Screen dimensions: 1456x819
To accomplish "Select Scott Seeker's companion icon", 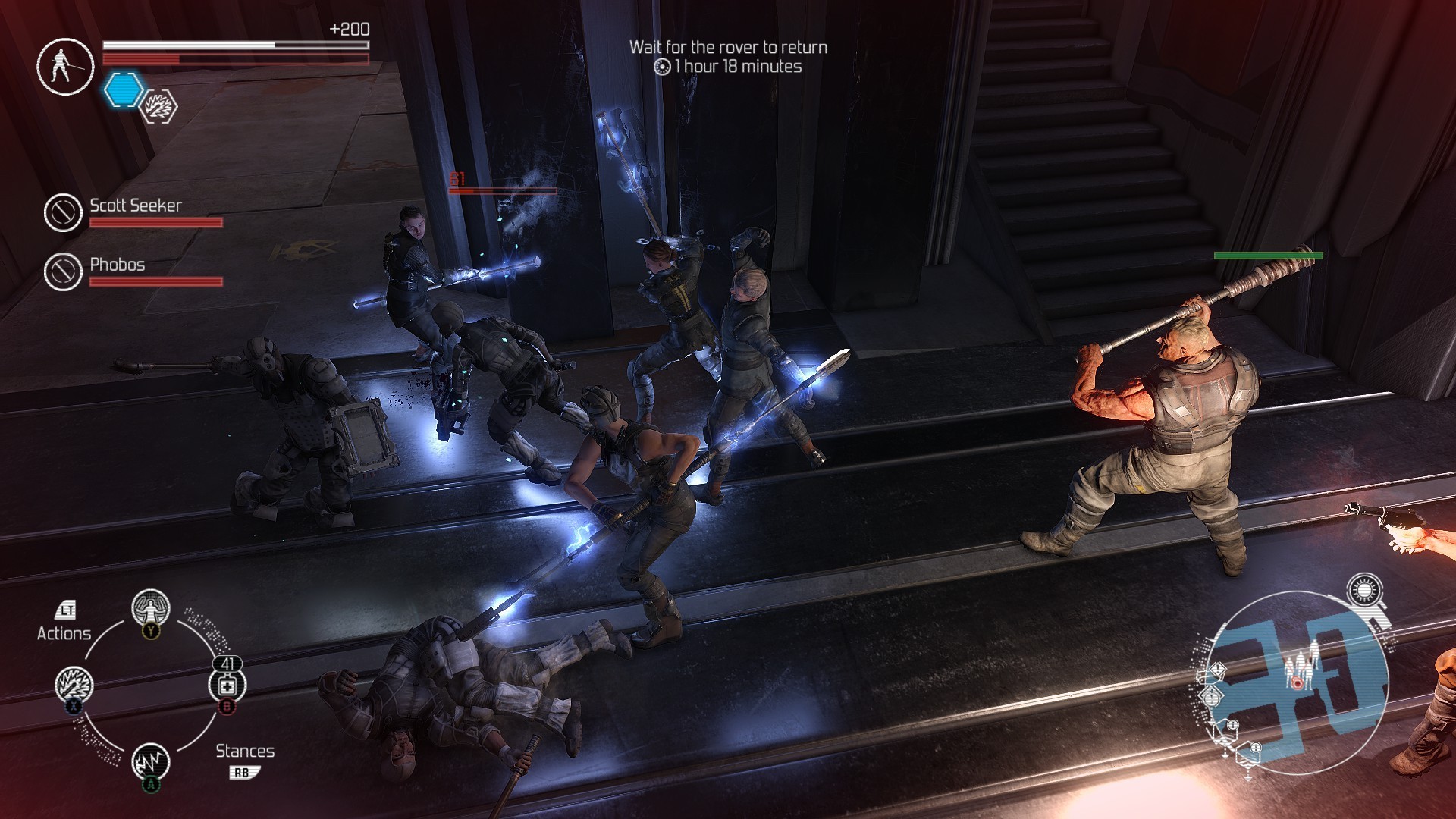I will 62,212.
